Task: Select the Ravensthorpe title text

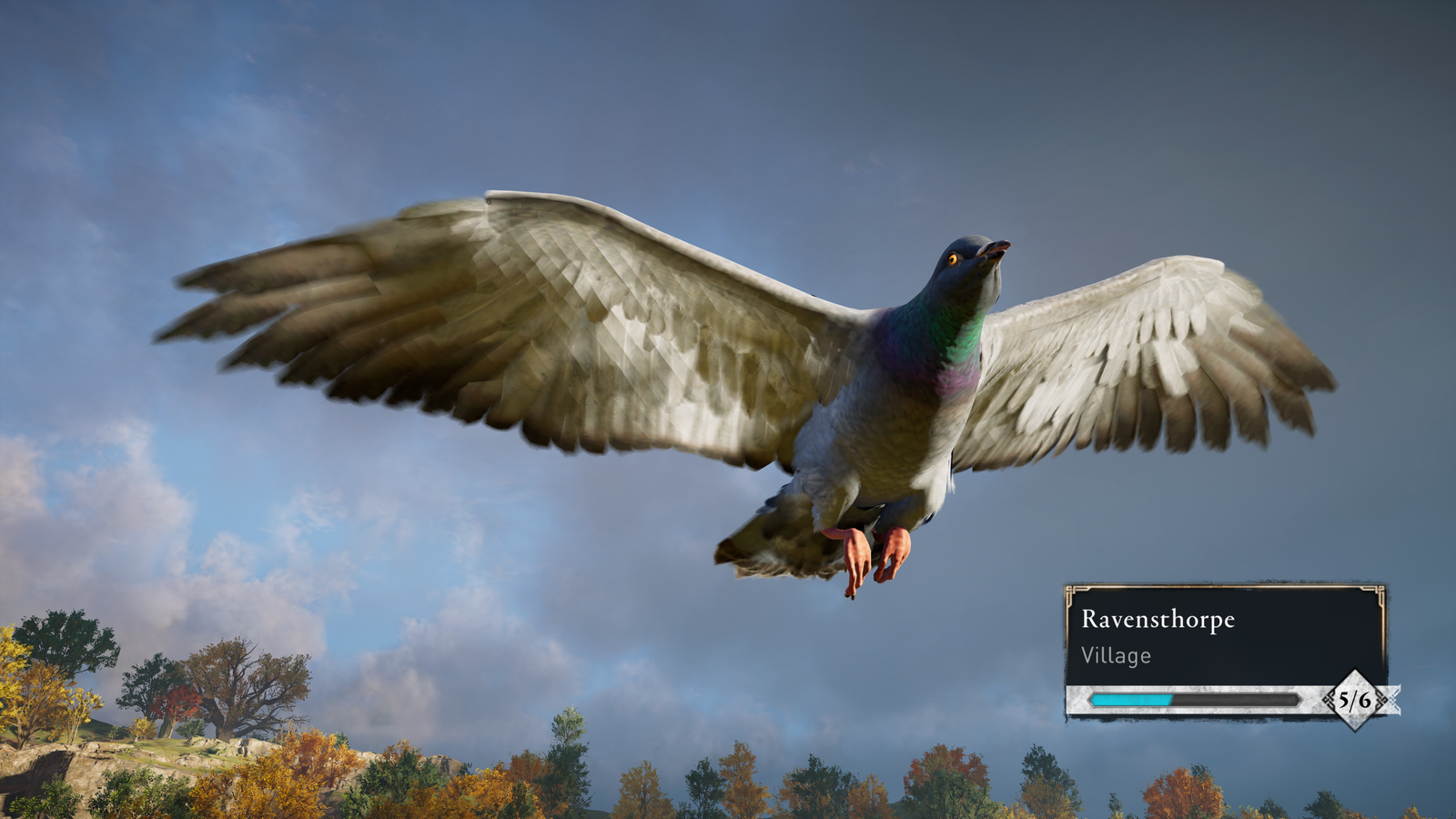Action: (1158, 622)
